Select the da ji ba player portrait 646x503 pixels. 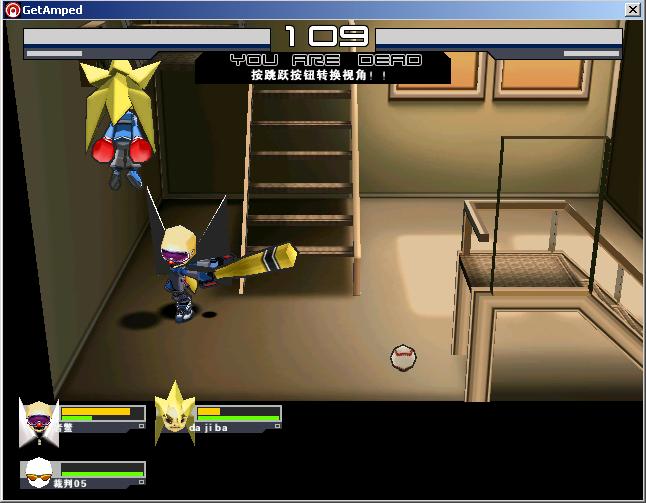[174, 414]
